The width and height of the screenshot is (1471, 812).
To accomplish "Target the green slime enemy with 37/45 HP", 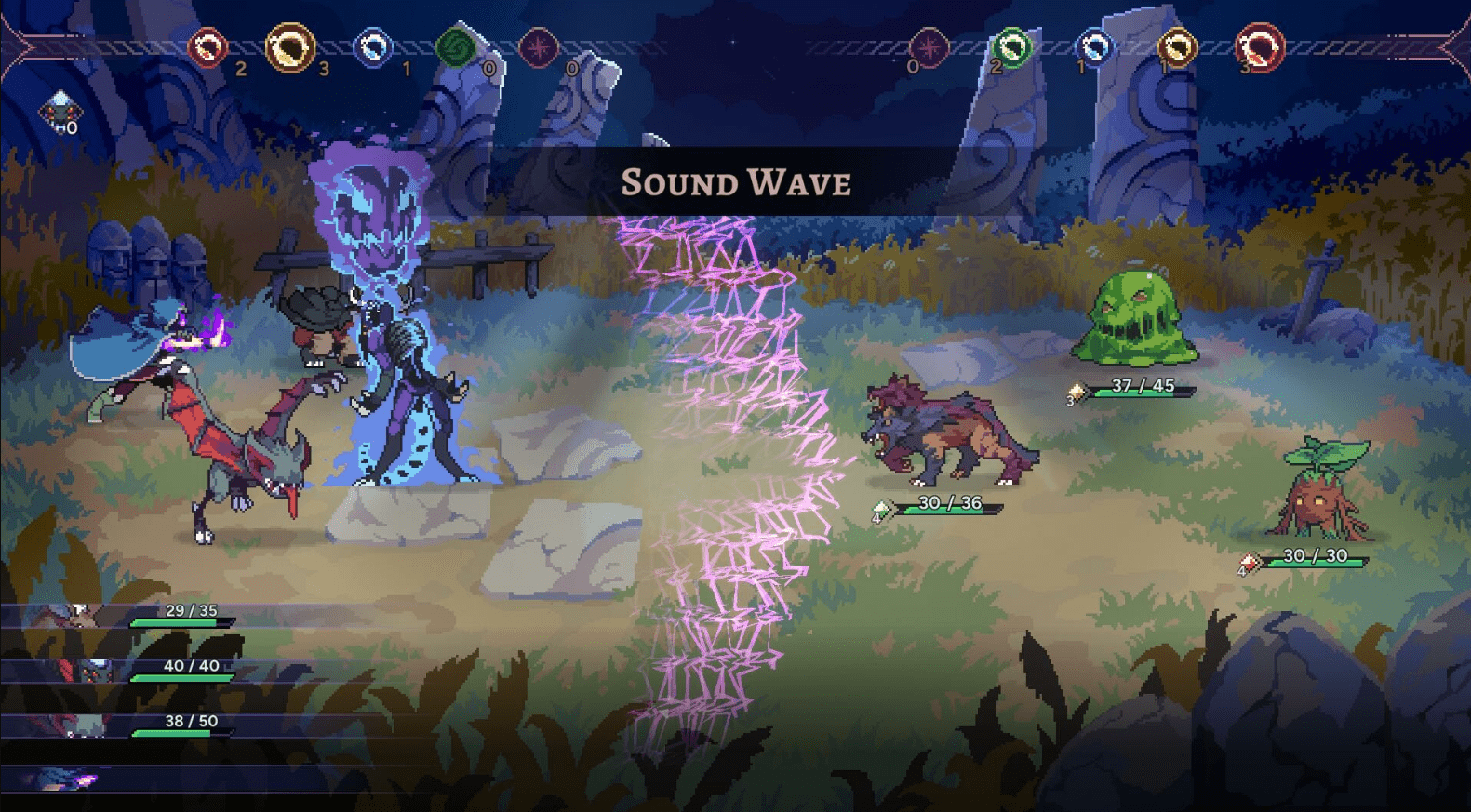I will pos(1133,316).
